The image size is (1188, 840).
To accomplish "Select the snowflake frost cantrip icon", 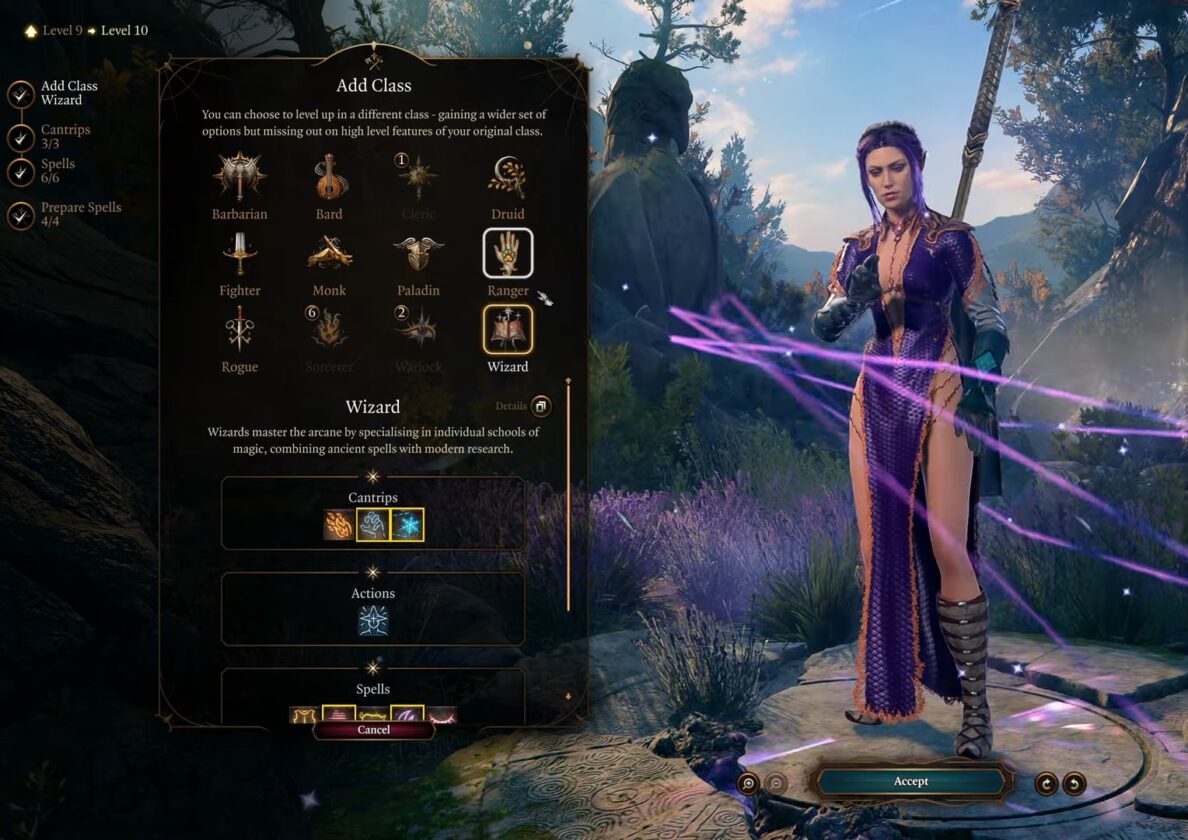I will tap(407, 525).
